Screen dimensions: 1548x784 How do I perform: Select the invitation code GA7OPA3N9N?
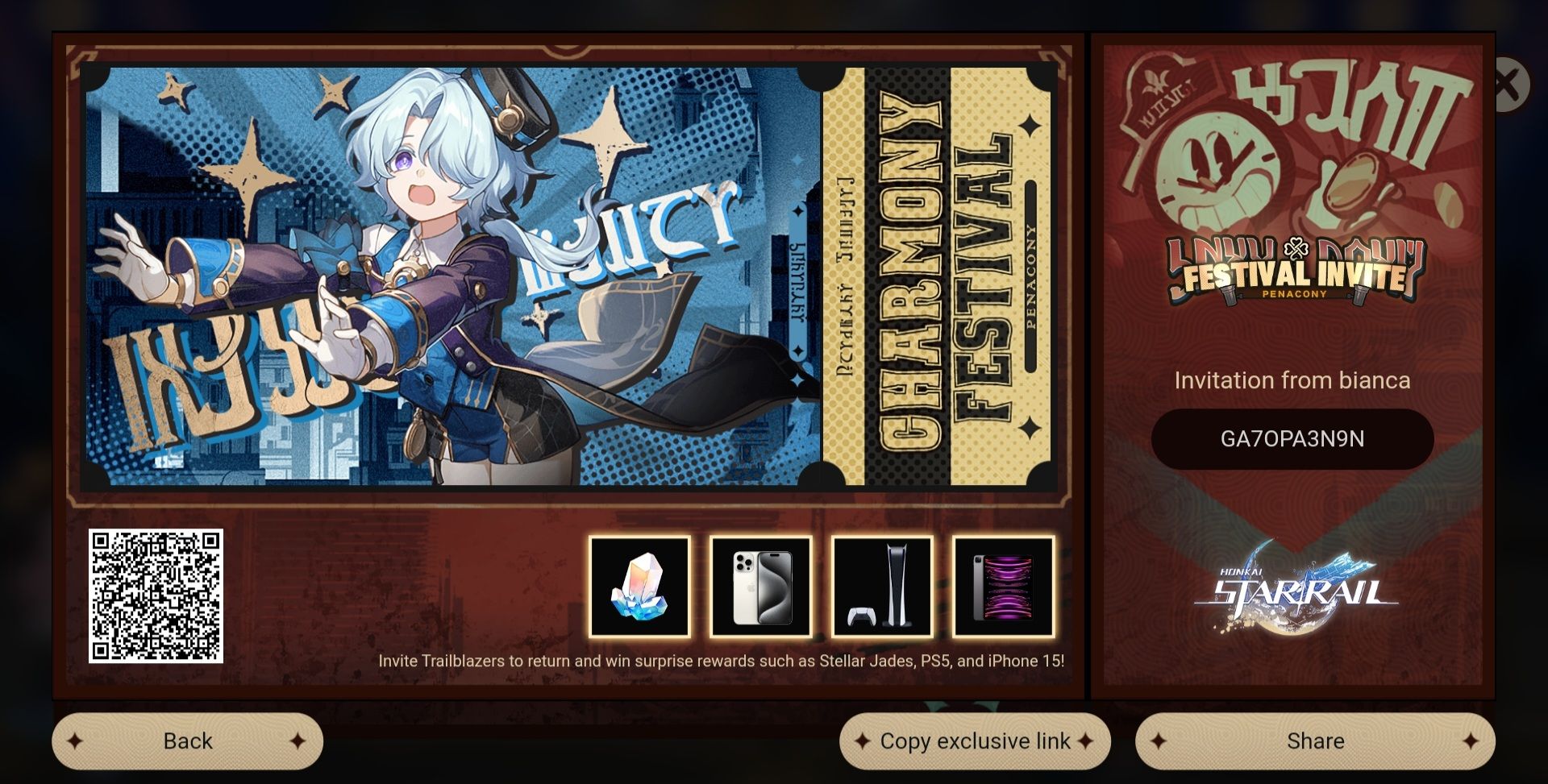pos(1293,438)
